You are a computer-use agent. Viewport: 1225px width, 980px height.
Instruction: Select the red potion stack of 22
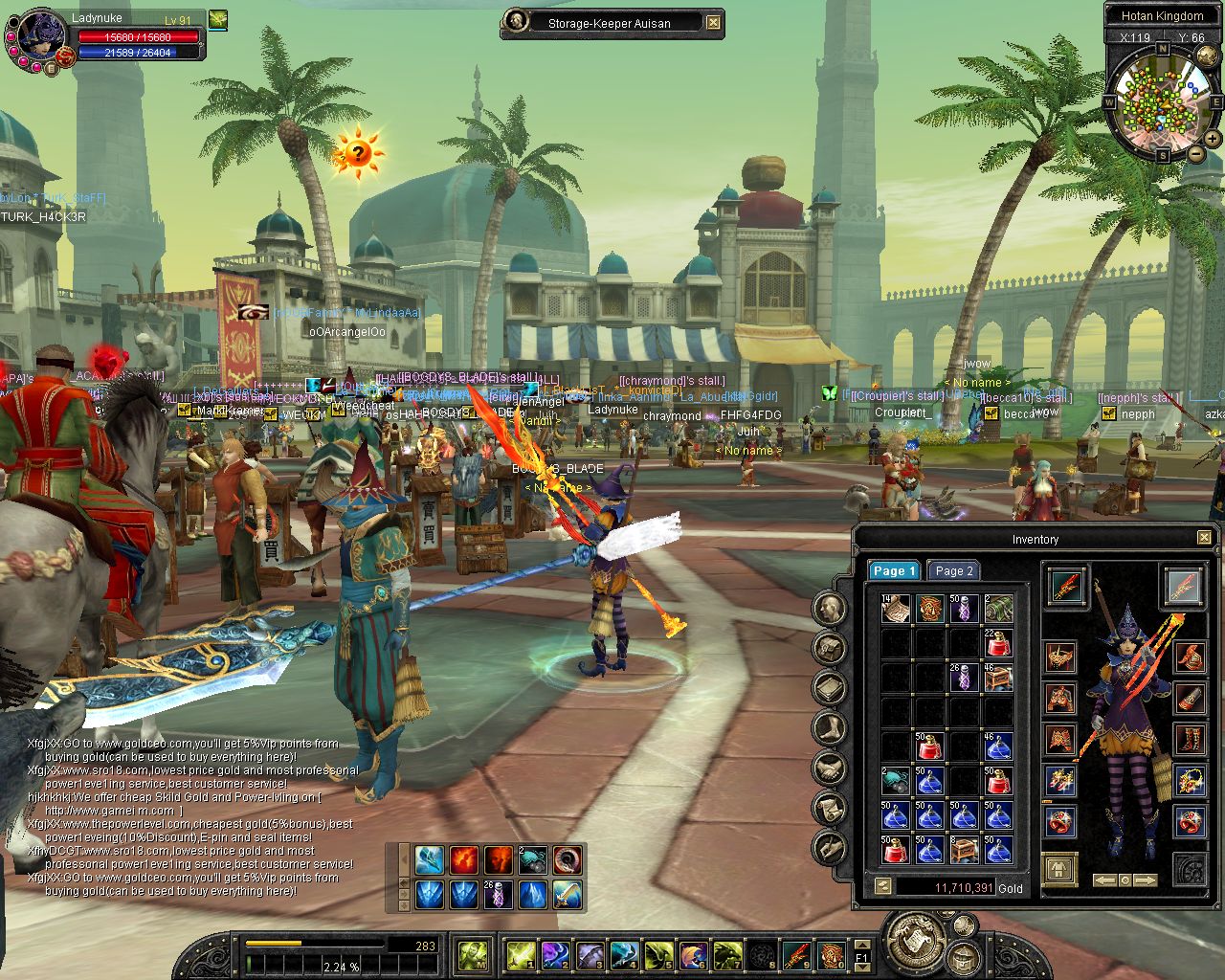pos(998,642)
